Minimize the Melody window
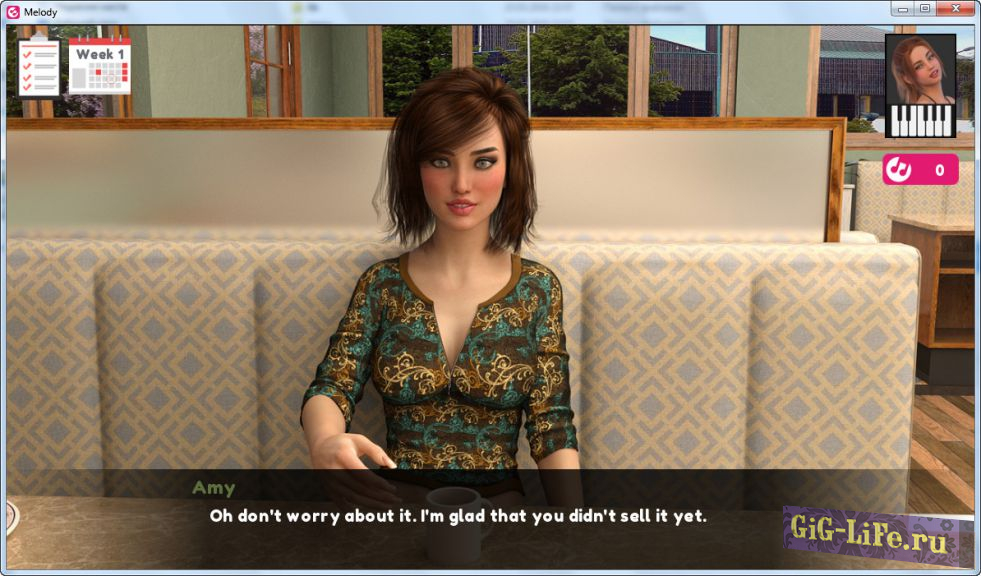 coord(904,8)
